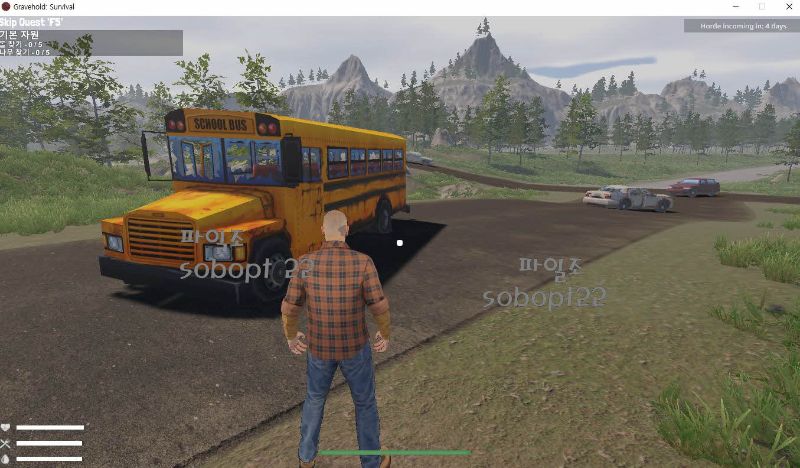Minimize the Gravehold: Survival window
This screenshot has height=468, width=800.
734,7
